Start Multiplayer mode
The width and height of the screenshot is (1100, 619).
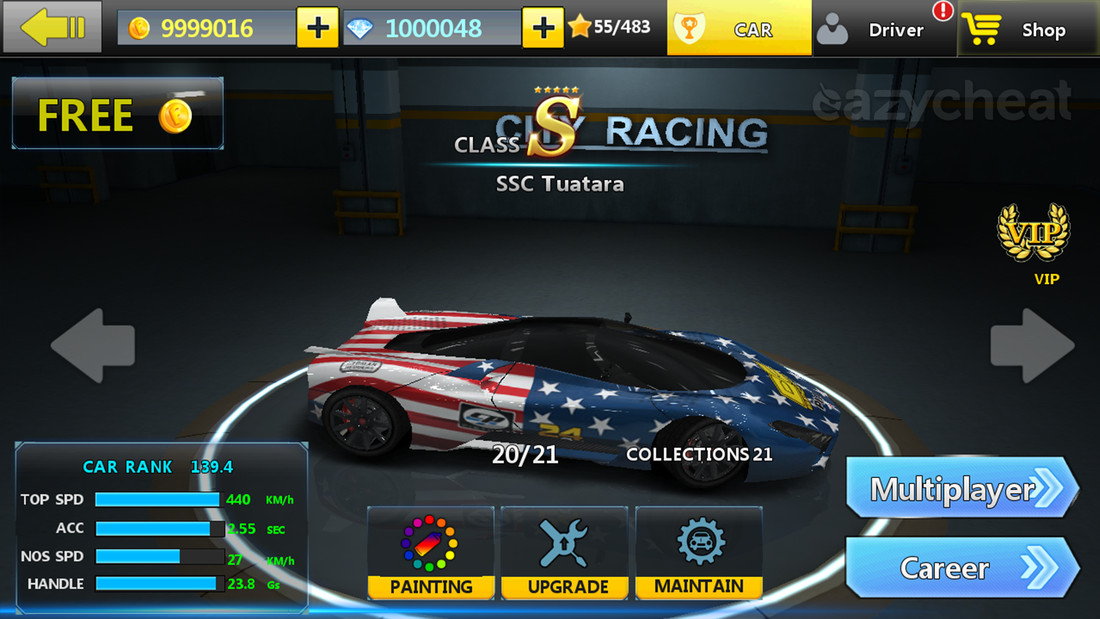[x=961, y=489]
